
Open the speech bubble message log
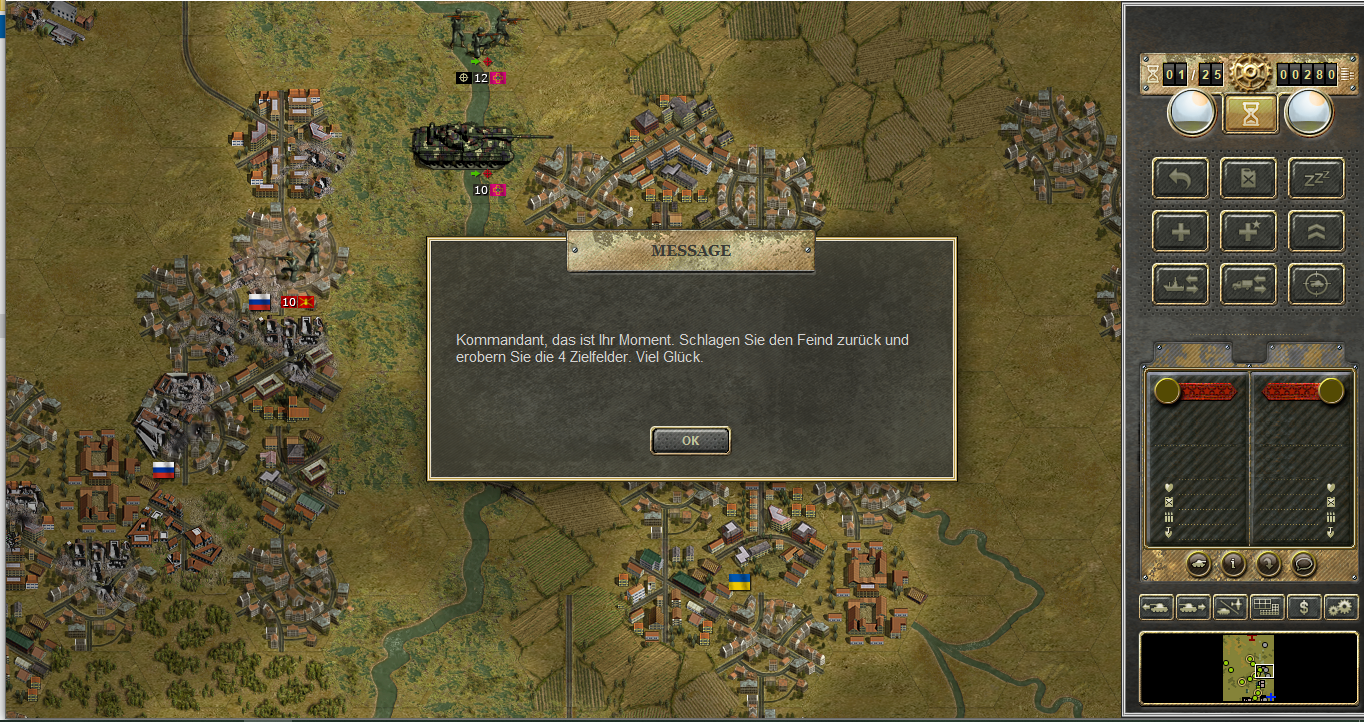tap(1303, 564)
